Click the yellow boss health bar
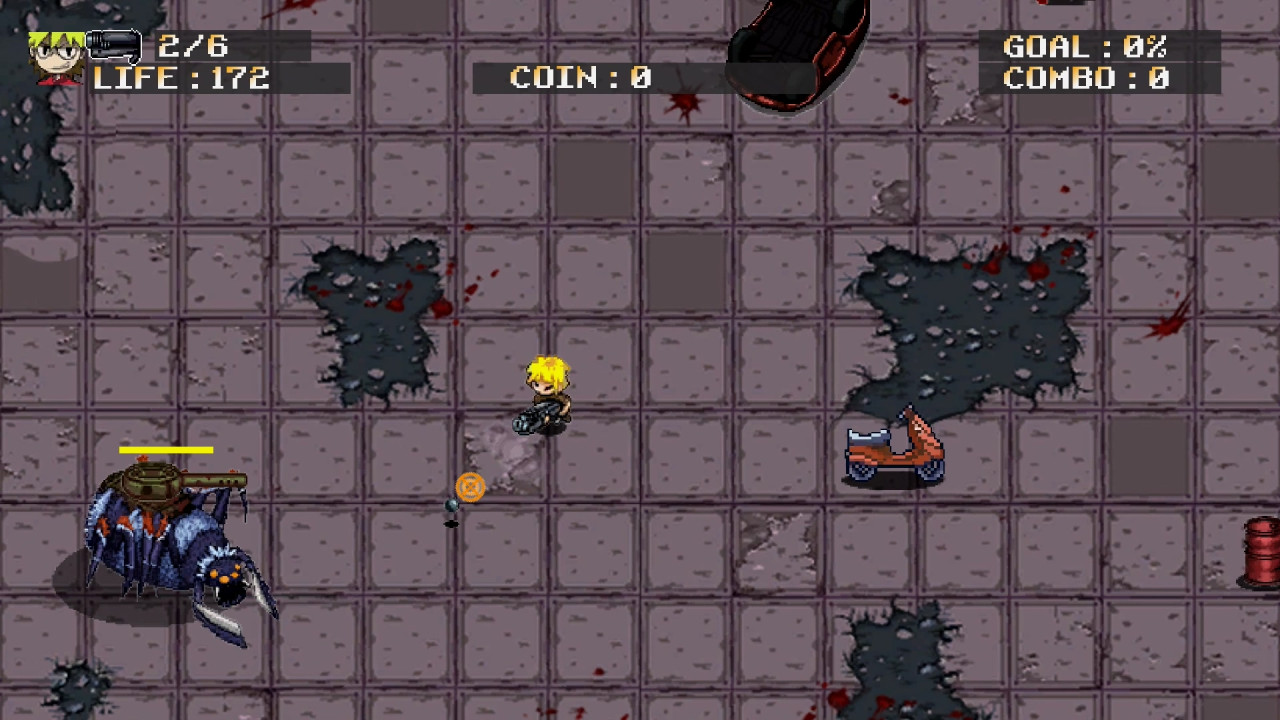This screenshot has height=720, width=1280. point(166,450)
